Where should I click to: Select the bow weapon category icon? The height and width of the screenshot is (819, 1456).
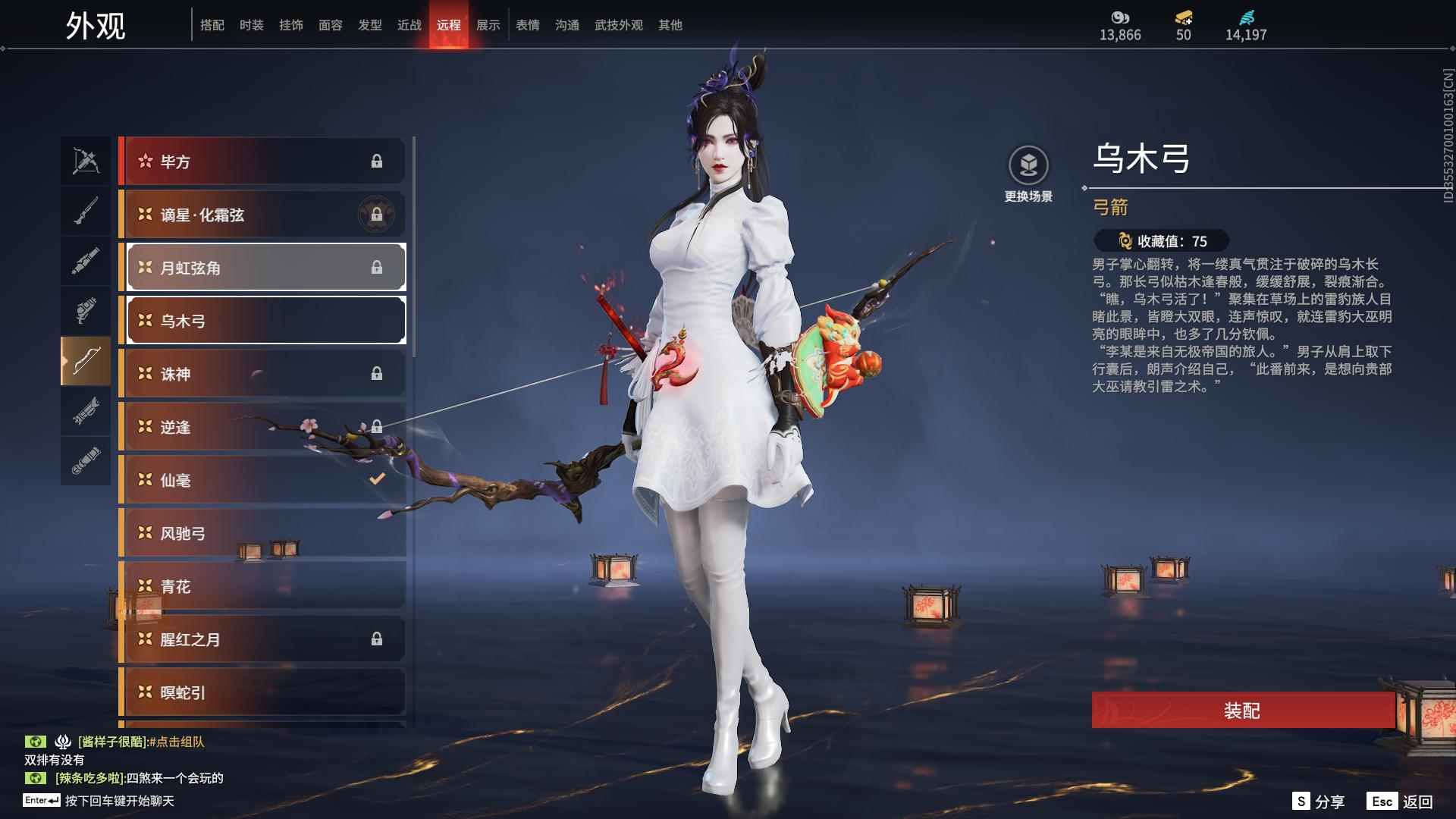(86, 362)
